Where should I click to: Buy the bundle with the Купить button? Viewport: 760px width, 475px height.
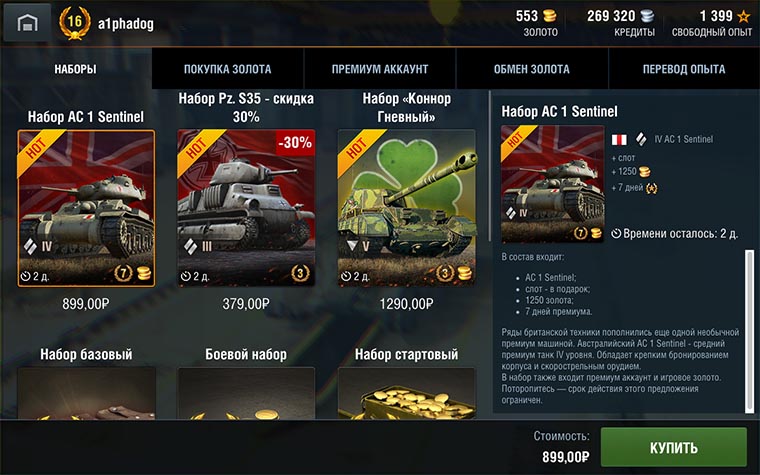(x=673, y=446)
